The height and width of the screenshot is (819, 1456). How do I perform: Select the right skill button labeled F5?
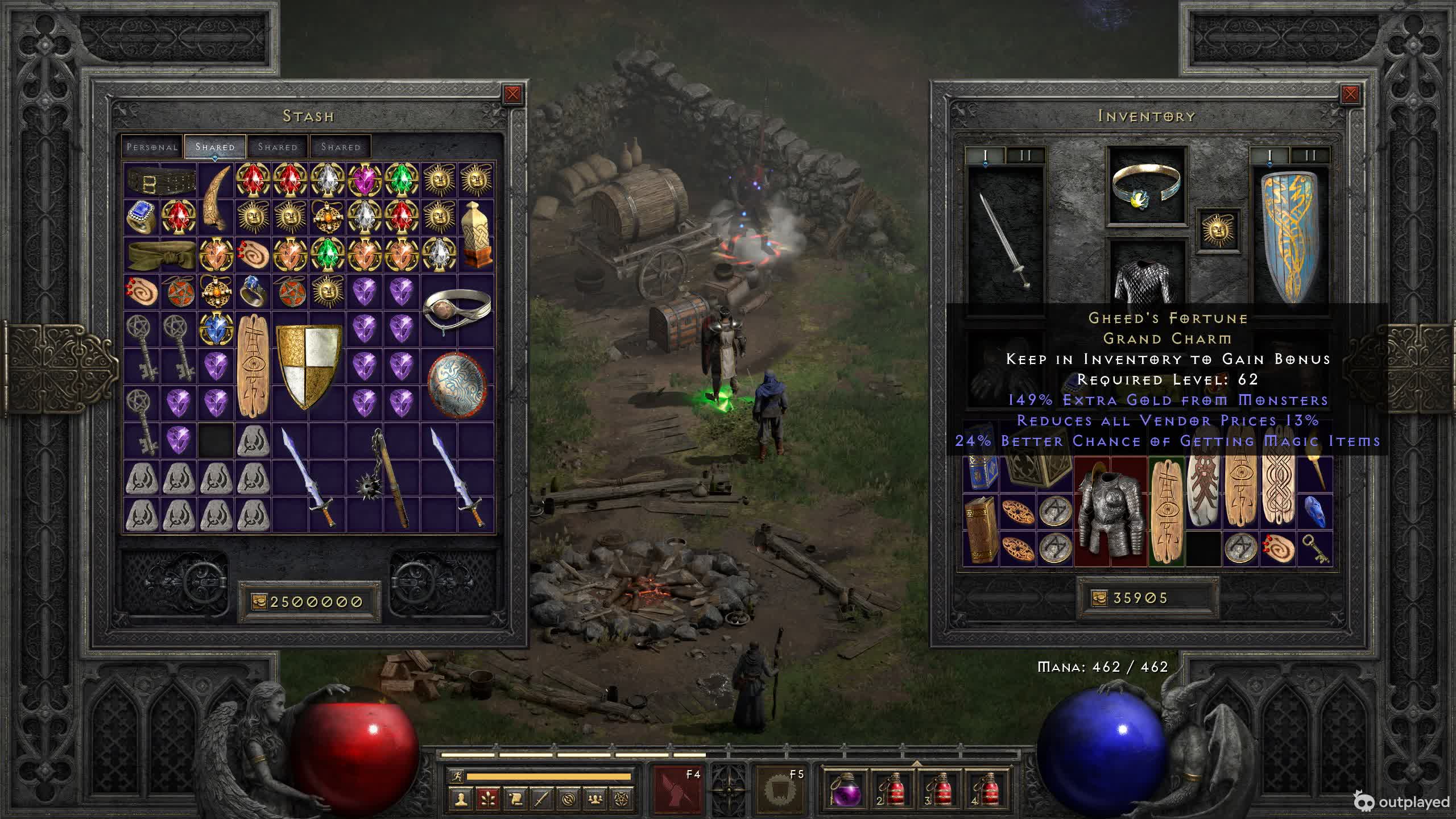point(781,789)
